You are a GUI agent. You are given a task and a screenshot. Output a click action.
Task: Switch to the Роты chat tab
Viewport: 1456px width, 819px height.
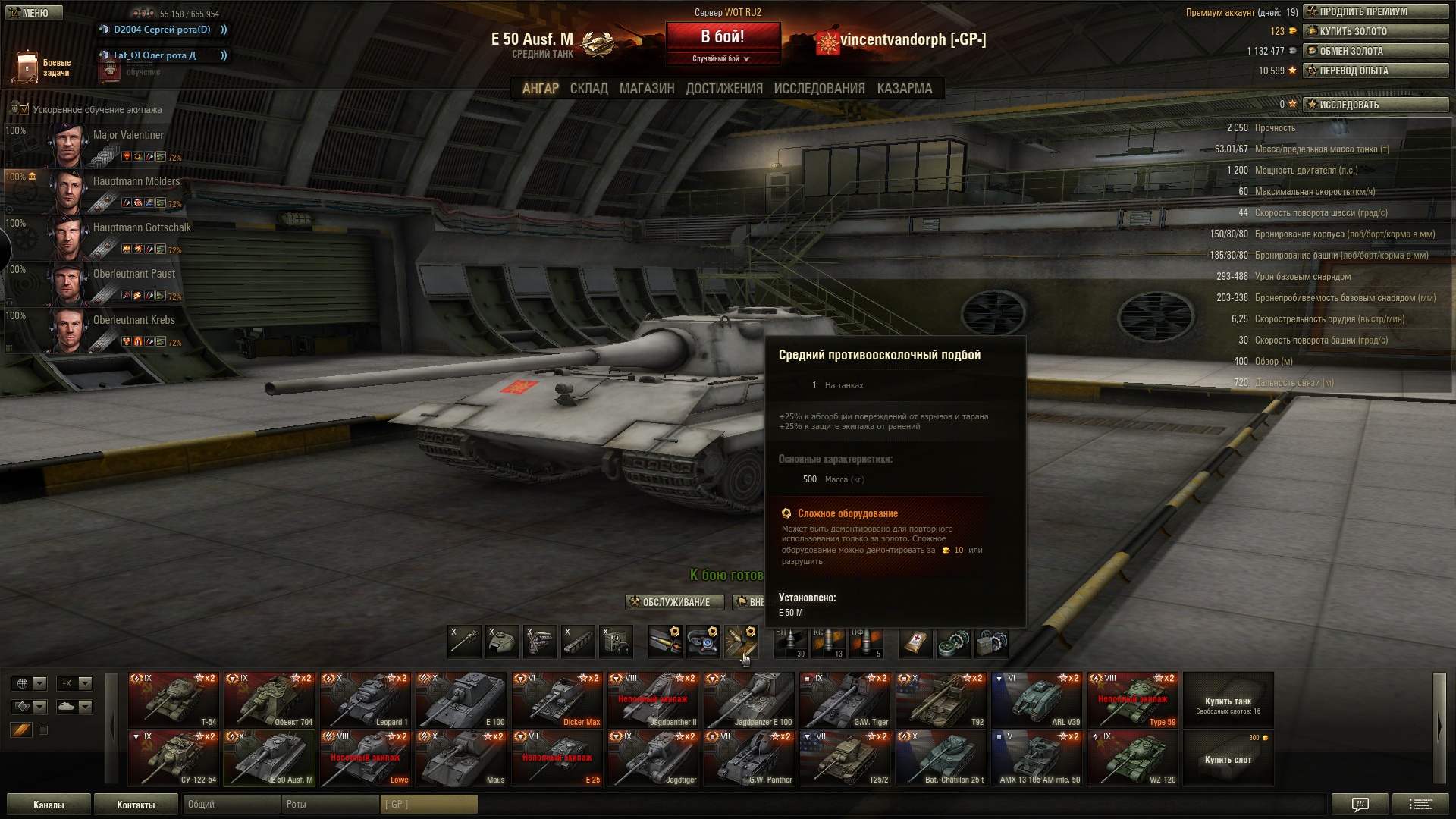pos(329,804)
